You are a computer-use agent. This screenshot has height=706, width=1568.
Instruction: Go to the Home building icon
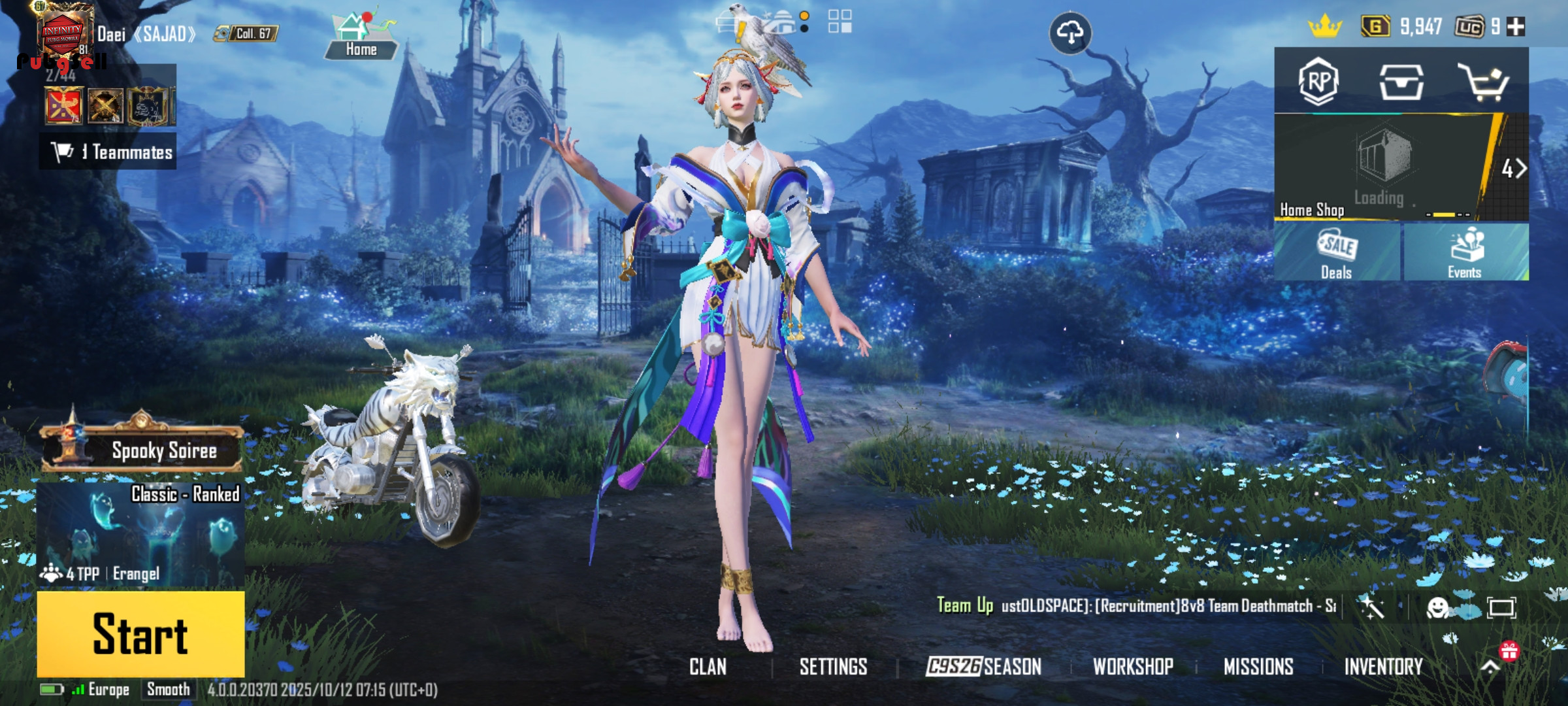coord(361,37)
